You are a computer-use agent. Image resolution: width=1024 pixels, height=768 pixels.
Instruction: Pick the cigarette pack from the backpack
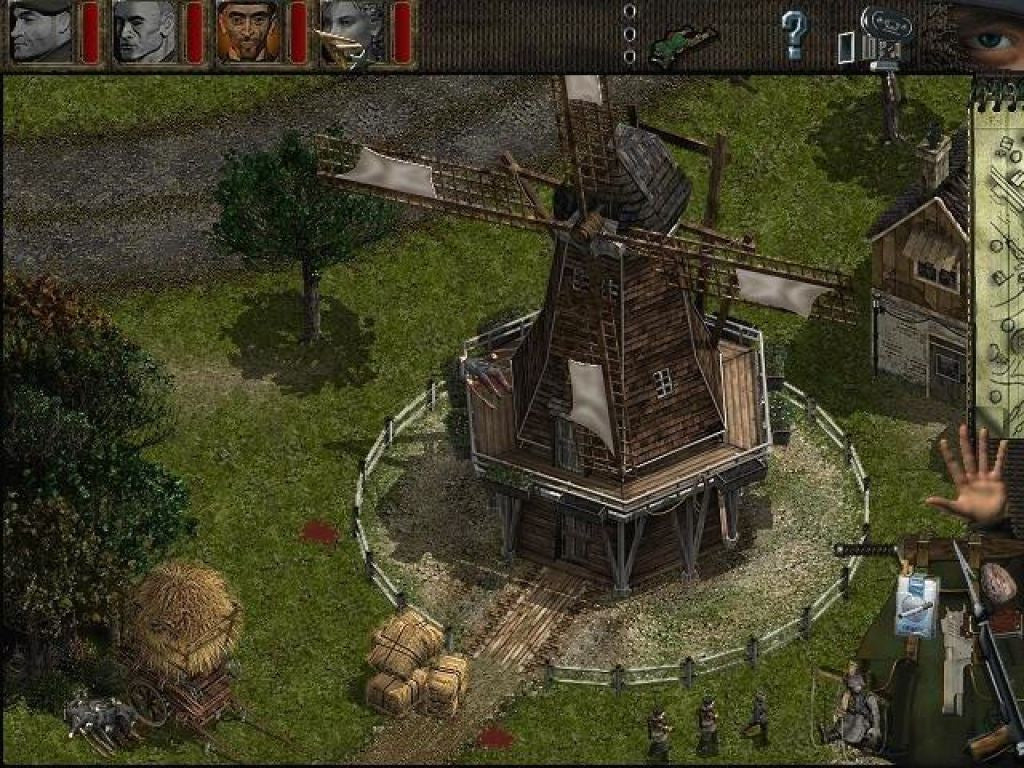pyautogui.click(x=916, y=604)
